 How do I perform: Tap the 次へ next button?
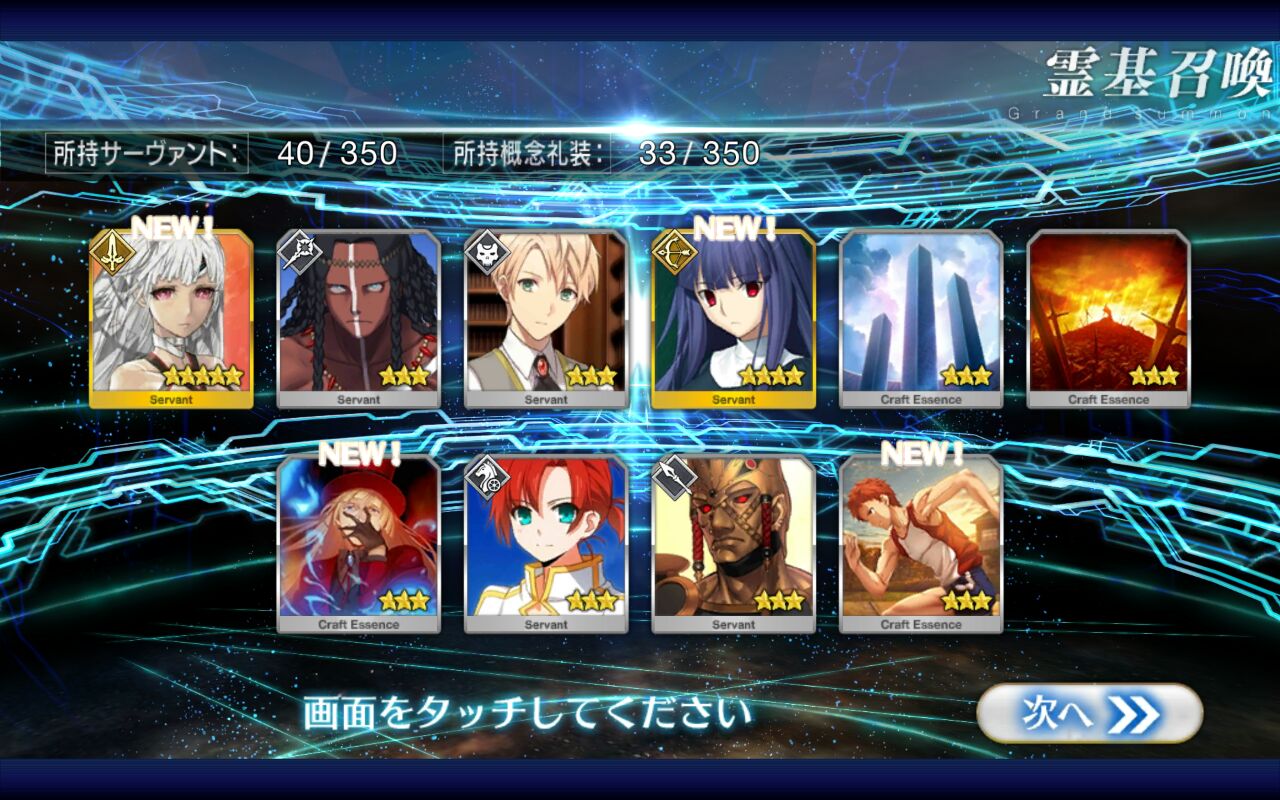point(1089,714)
